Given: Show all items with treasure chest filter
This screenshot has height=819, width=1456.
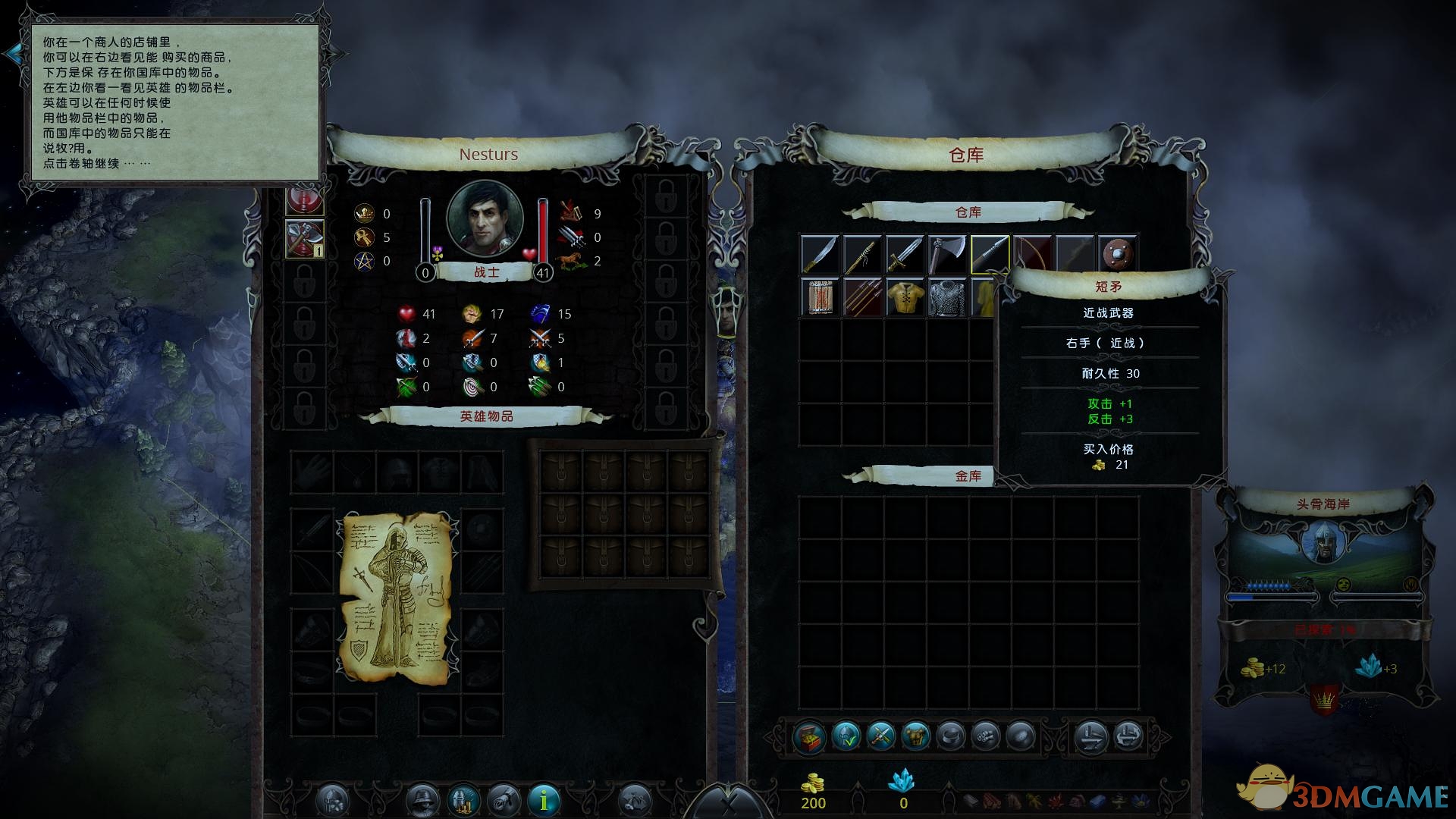Looking at the screenshot, I should click(809, 736).
